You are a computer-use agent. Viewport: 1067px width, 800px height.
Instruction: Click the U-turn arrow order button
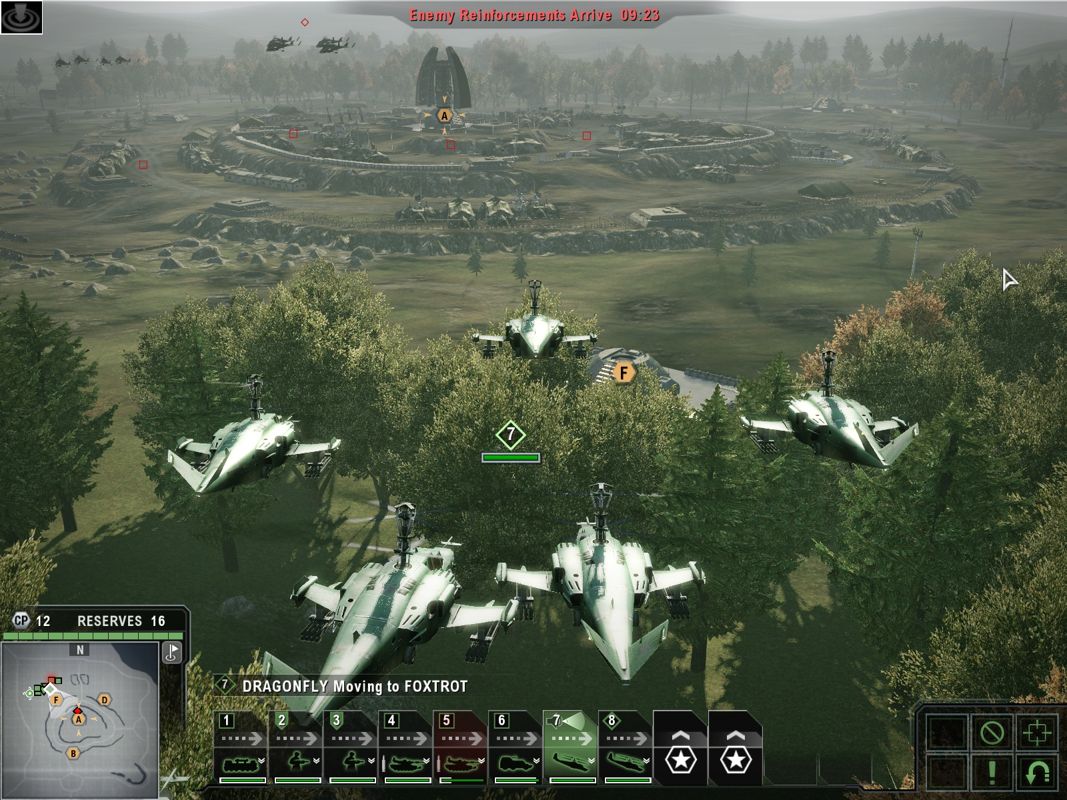(x=1036, y=773)
